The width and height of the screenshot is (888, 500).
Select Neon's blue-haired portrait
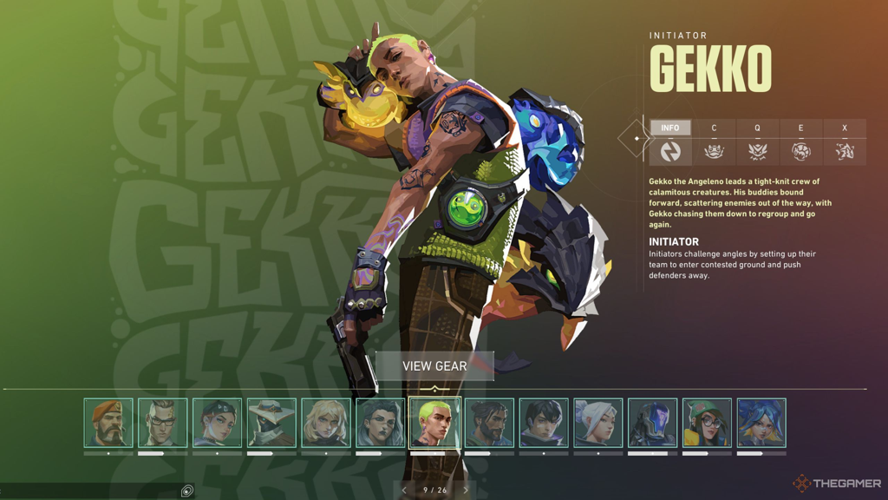click(761, 422)
